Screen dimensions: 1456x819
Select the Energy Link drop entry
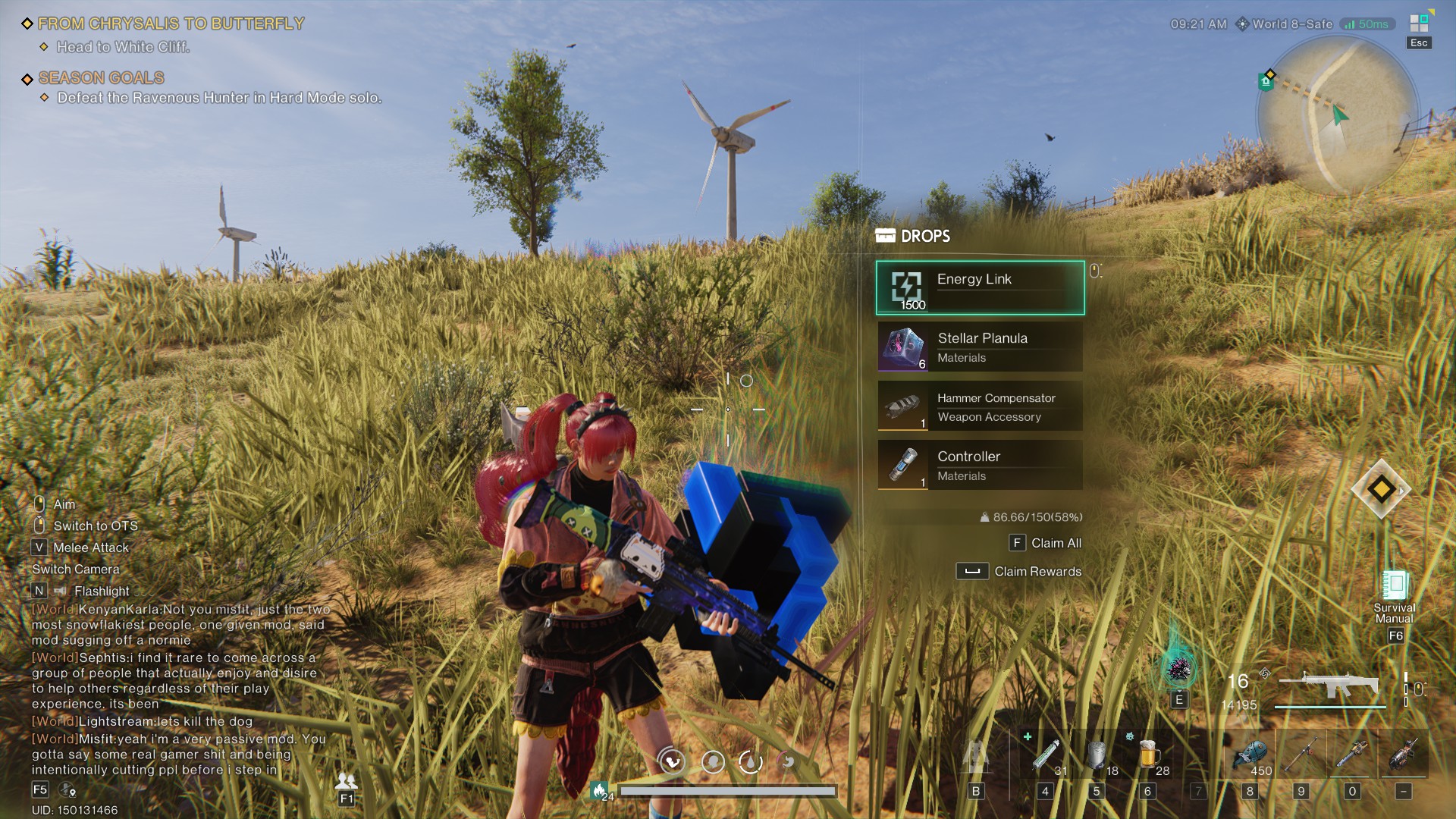coord(979,288)
